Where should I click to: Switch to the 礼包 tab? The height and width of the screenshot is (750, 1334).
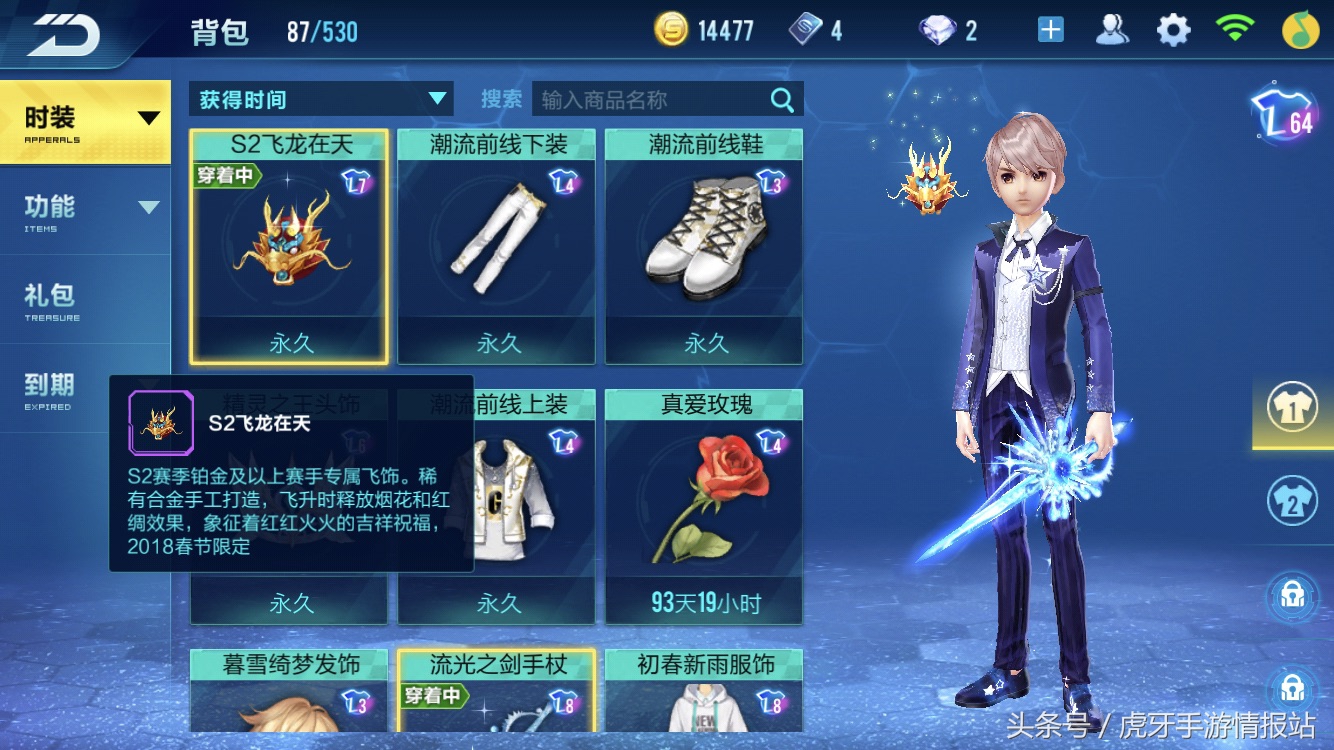click(47, 295)
